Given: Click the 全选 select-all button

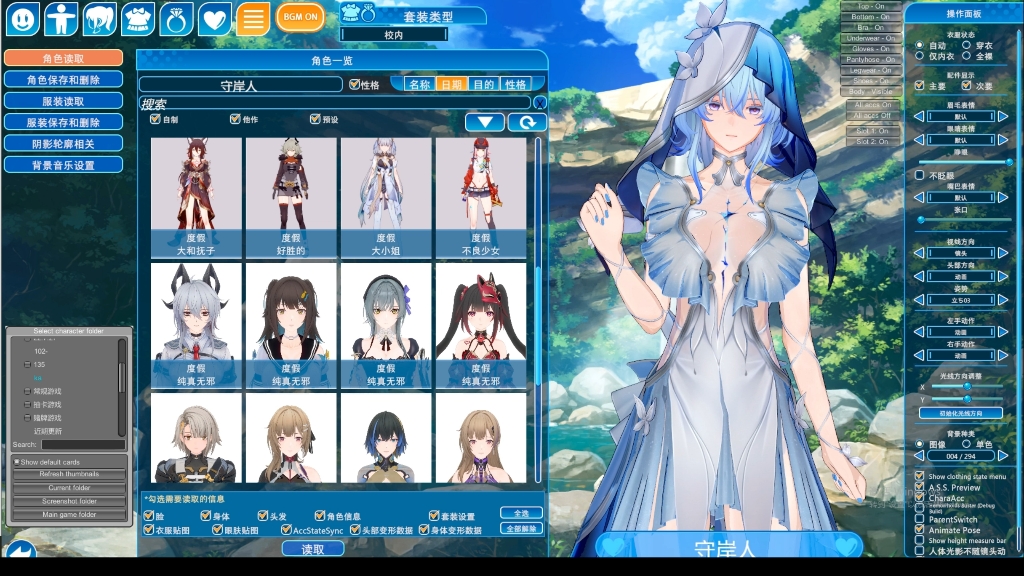Looking at the screenshot, I should click(514, 513).
